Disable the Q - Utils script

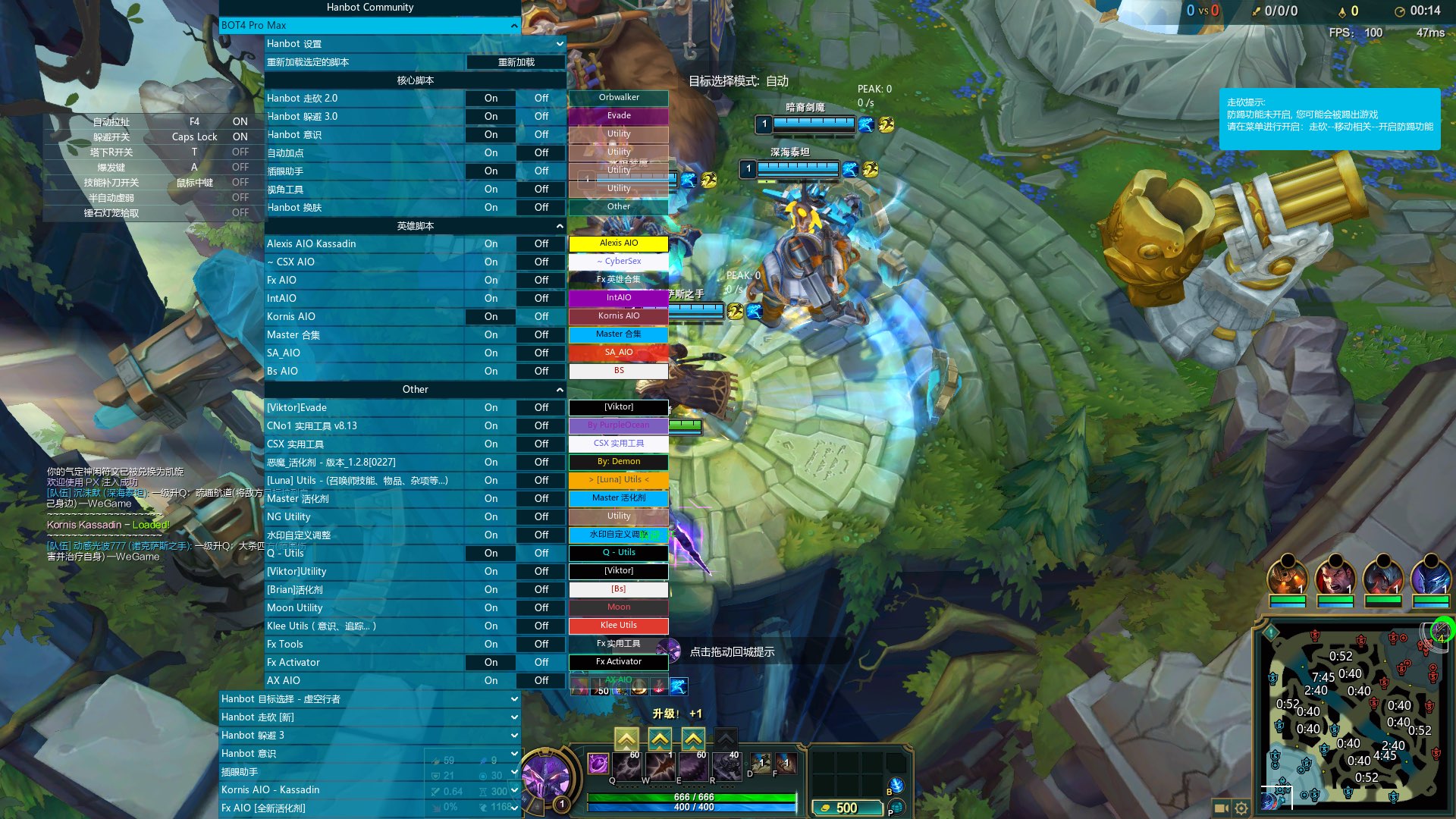coord(541,554)
